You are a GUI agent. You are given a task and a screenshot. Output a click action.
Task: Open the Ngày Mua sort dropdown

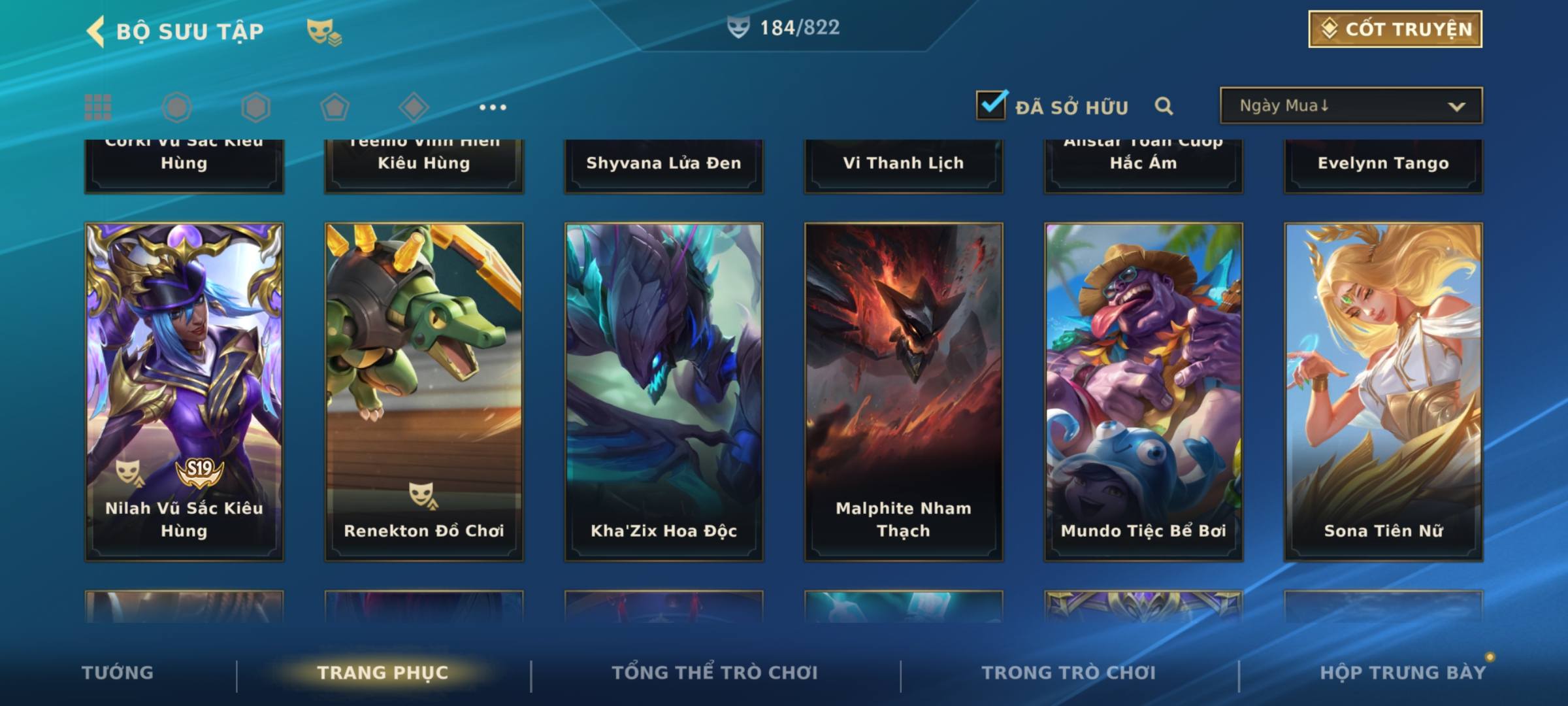tap(1350, 106)
